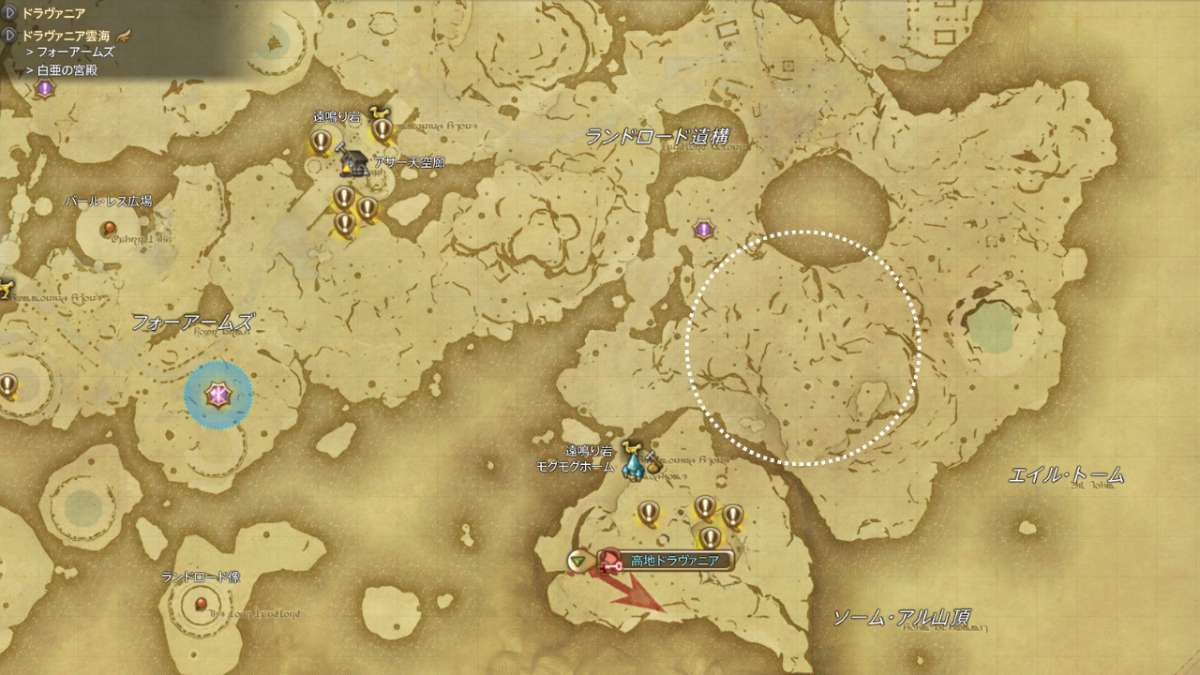Follow the 高地ドラヴァニア zone transition label

click(x=668, y=560)
